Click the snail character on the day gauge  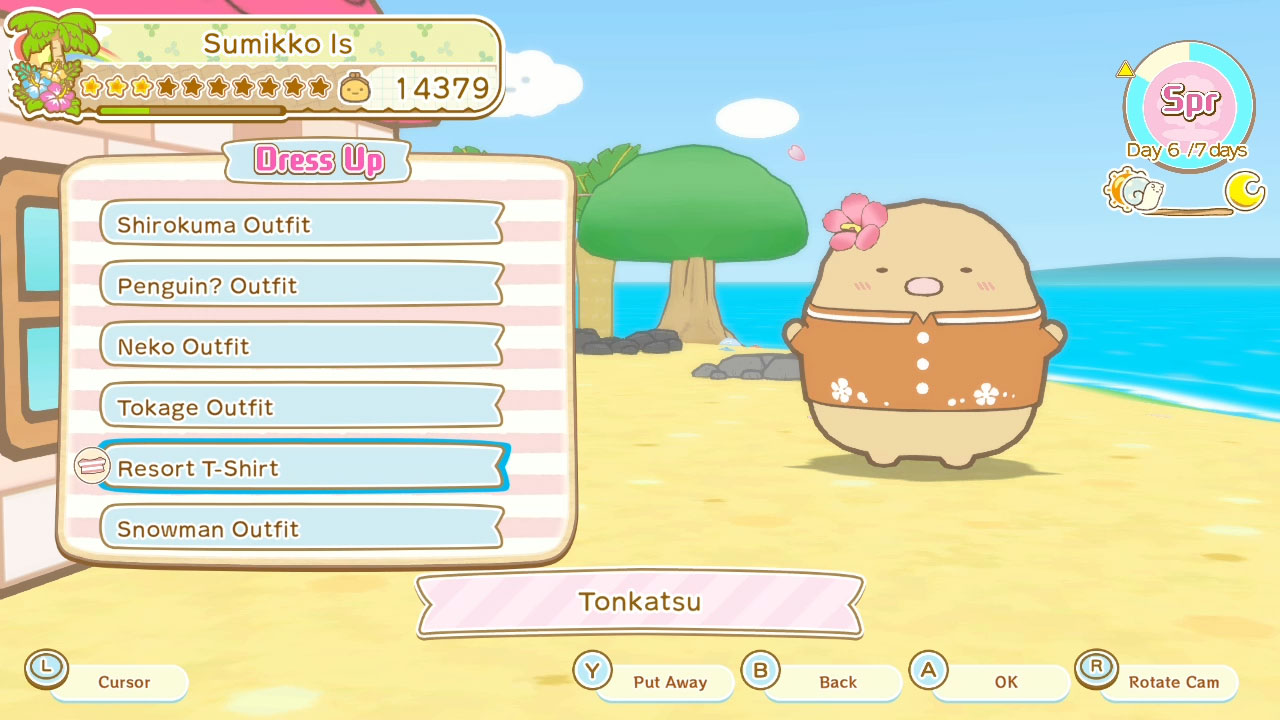1150,188
